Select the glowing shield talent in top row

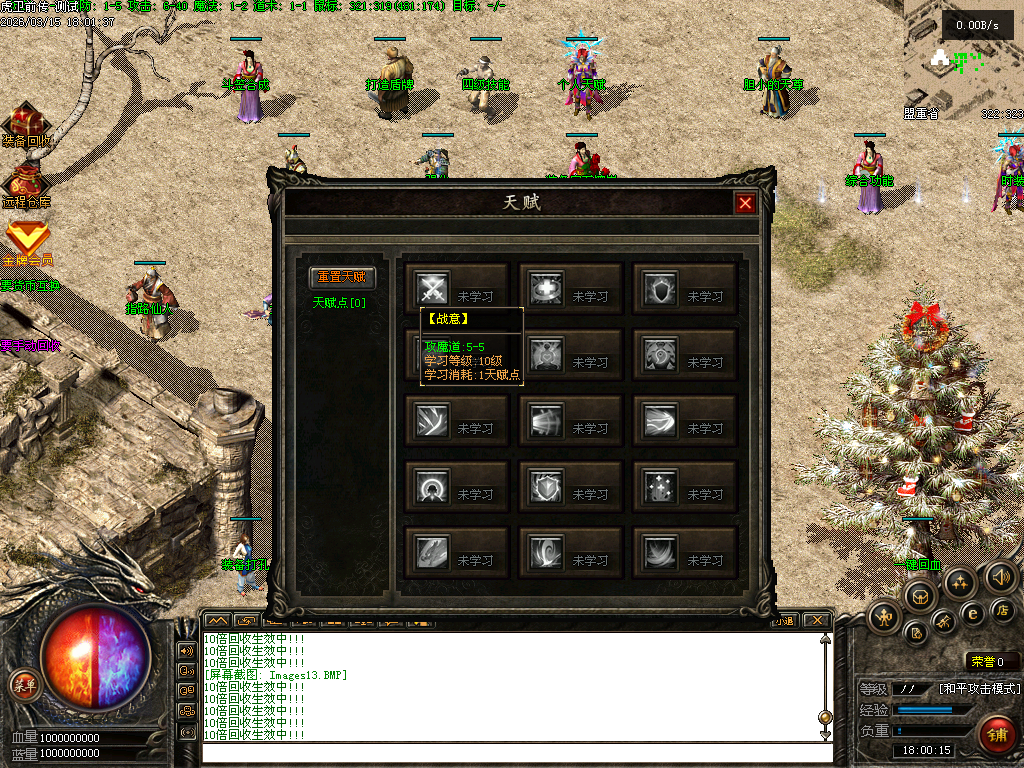[x=661, y=289]
